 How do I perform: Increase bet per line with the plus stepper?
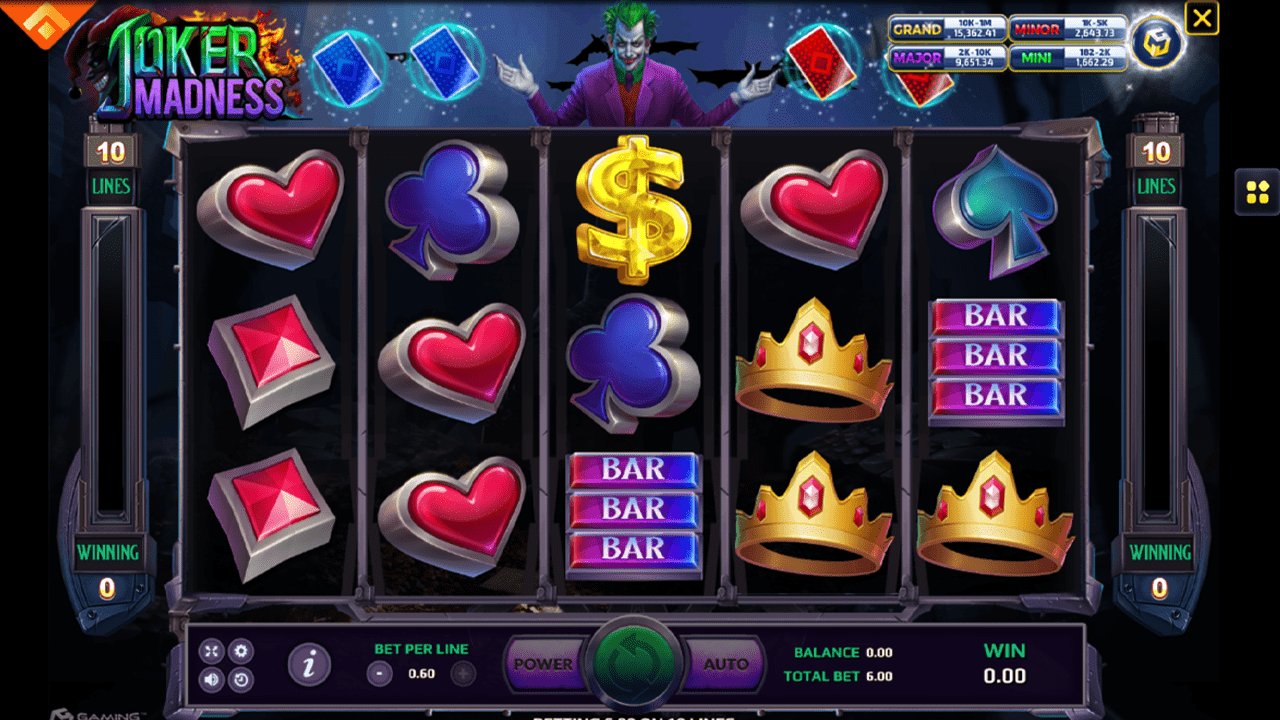click(x=463, y=673)
